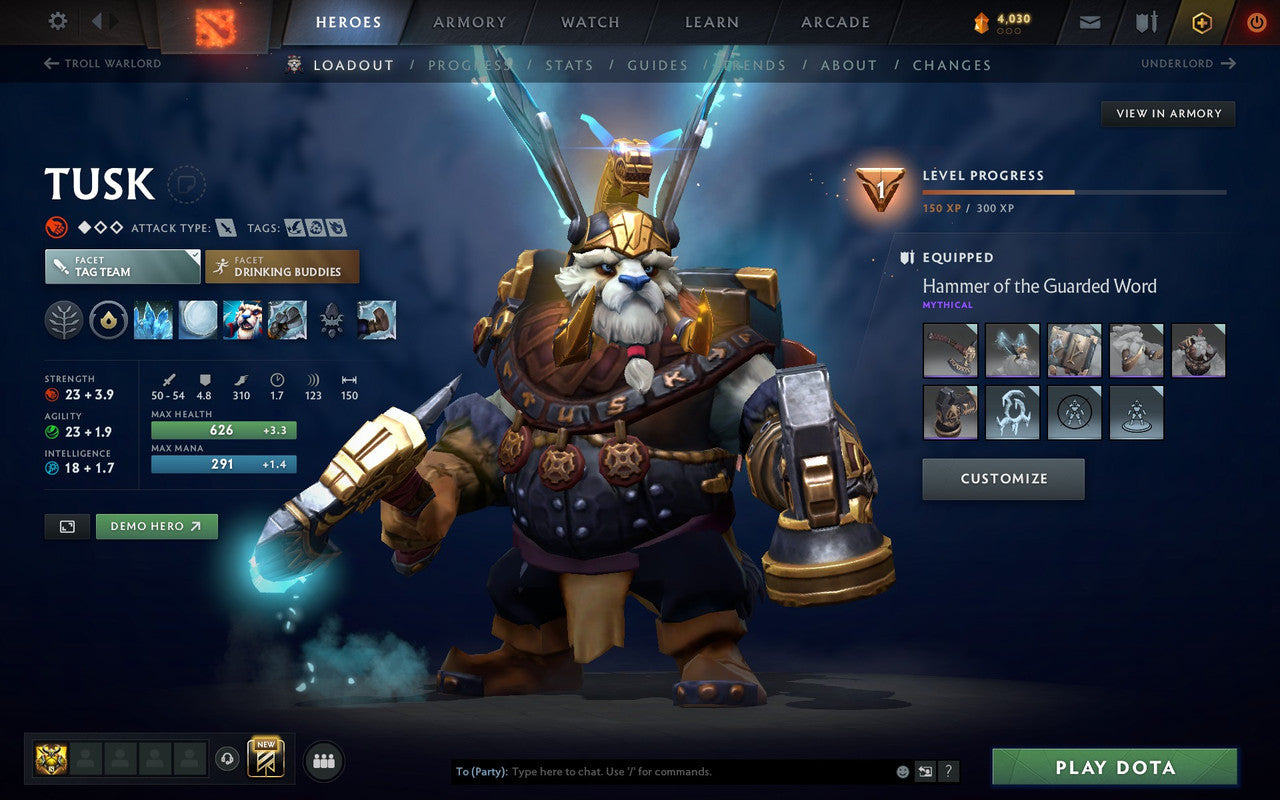This screenshot has width=1280, height=800.
Task: Click the innate ability icon next to talents
Action: coord(108,320)
